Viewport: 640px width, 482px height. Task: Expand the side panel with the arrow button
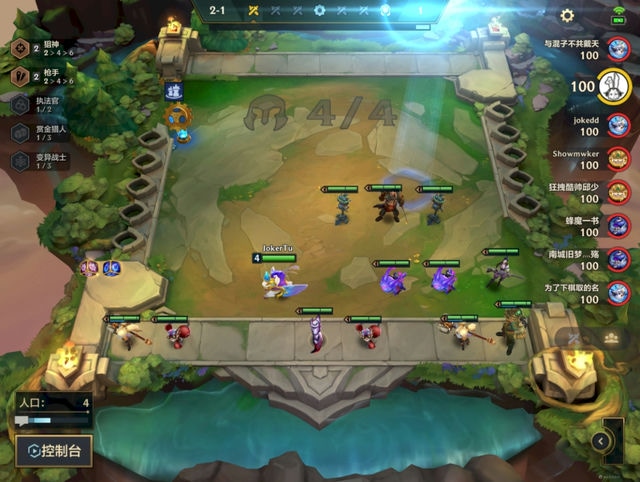(x=601, y=440)
